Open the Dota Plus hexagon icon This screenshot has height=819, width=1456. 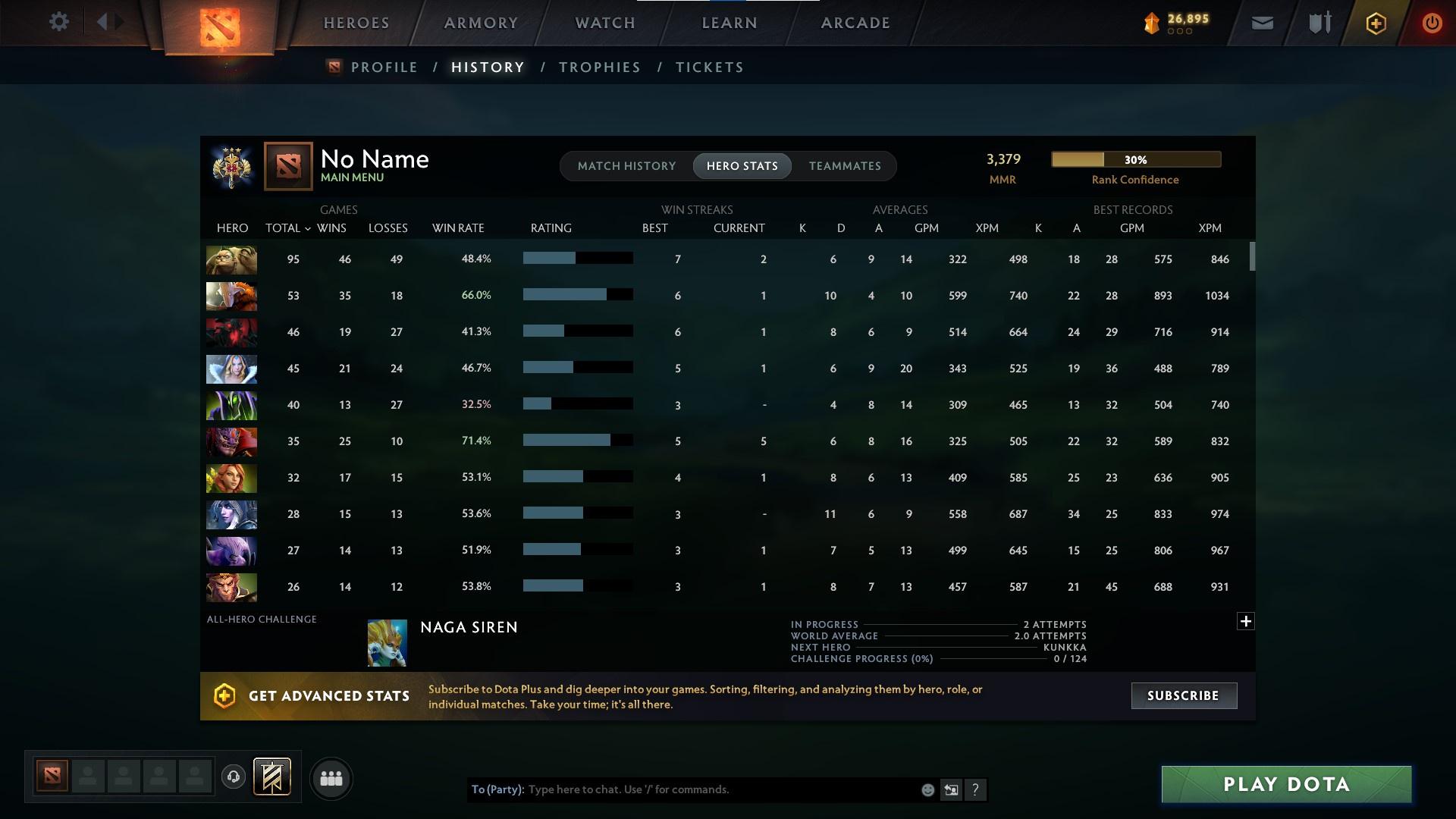[1375, 23]
